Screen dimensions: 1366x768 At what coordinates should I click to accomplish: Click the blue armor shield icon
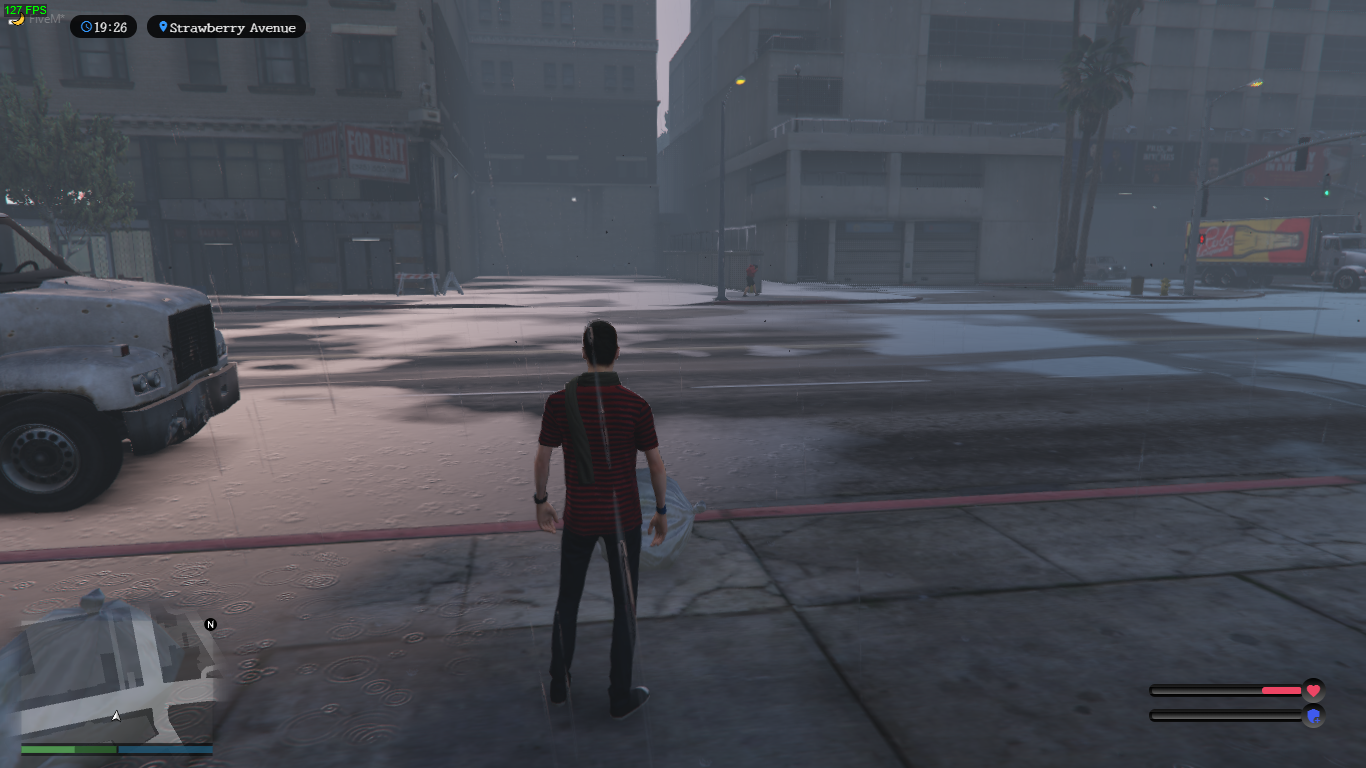click(x=1313, y=715)
